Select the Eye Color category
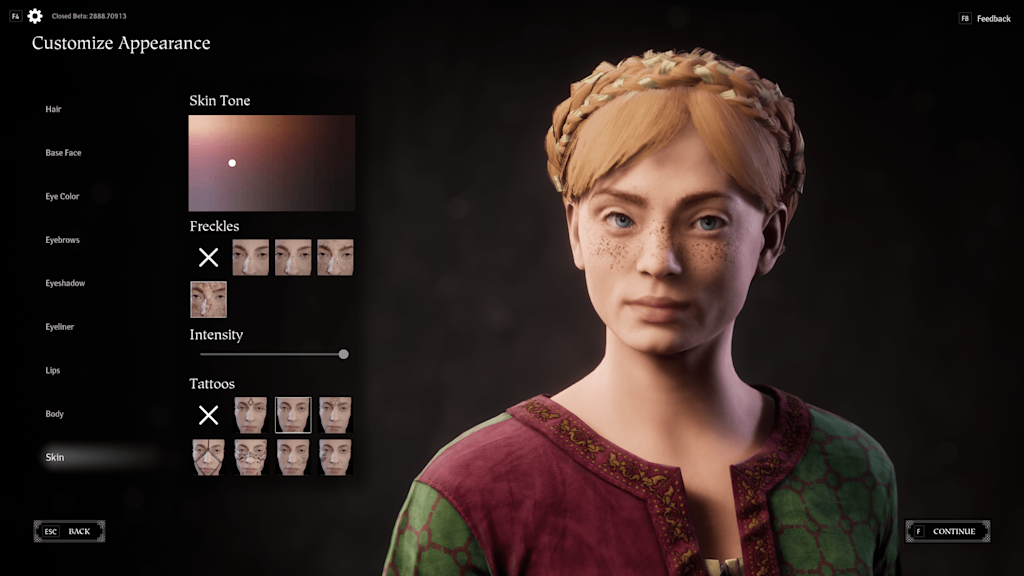The image size is (1024, 576). tap(62, 196)
